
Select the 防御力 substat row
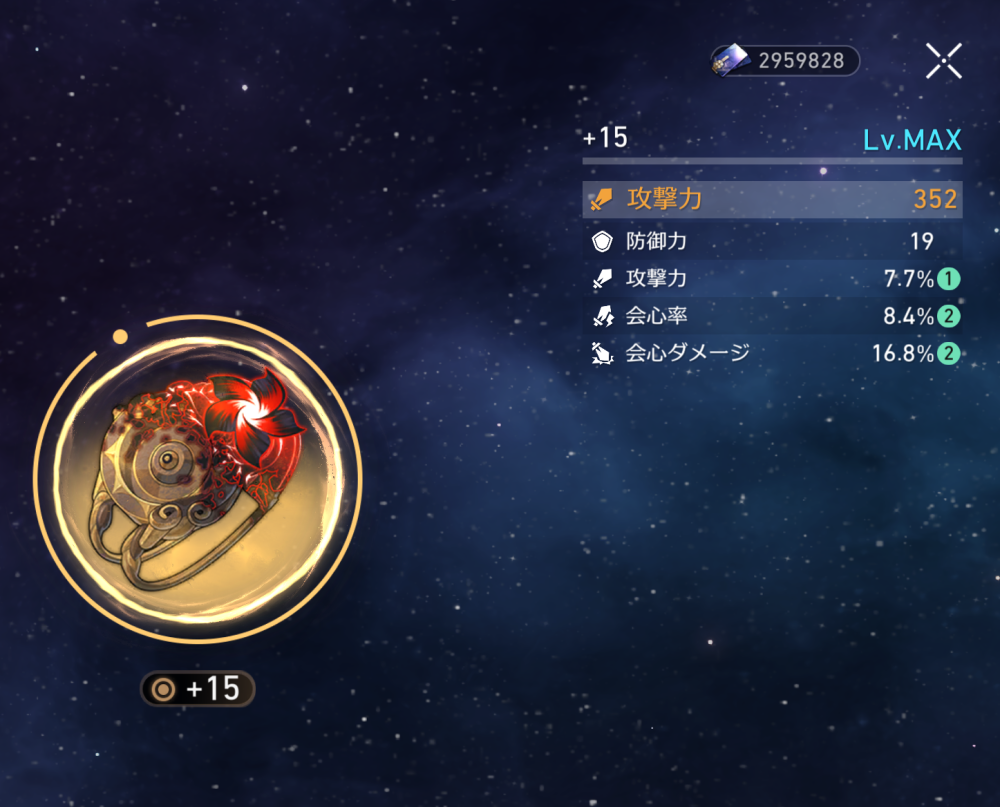pyautogui.click(x=772, y=241)
